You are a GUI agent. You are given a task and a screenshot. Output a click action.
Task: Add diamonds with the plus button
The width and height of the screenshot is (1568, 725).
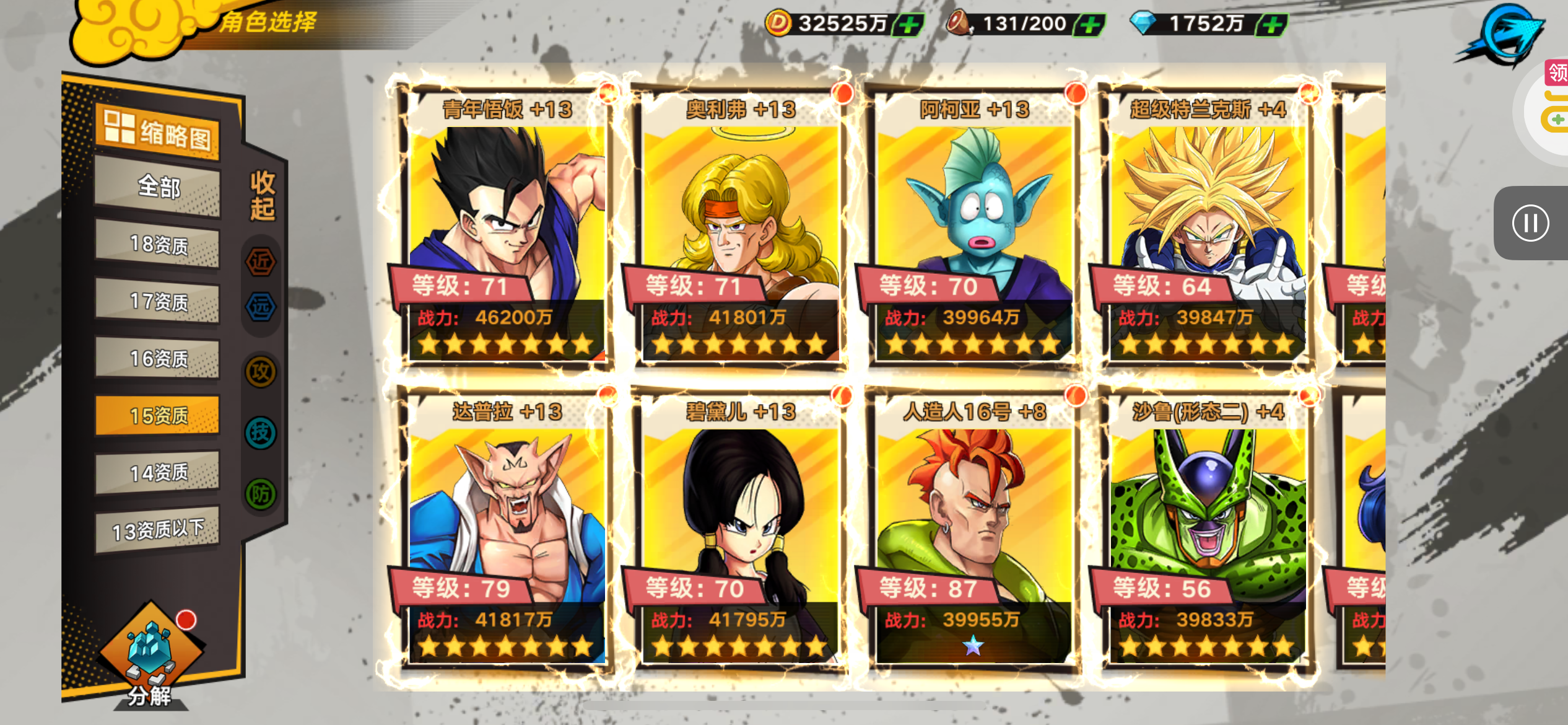click(1271, 25)
